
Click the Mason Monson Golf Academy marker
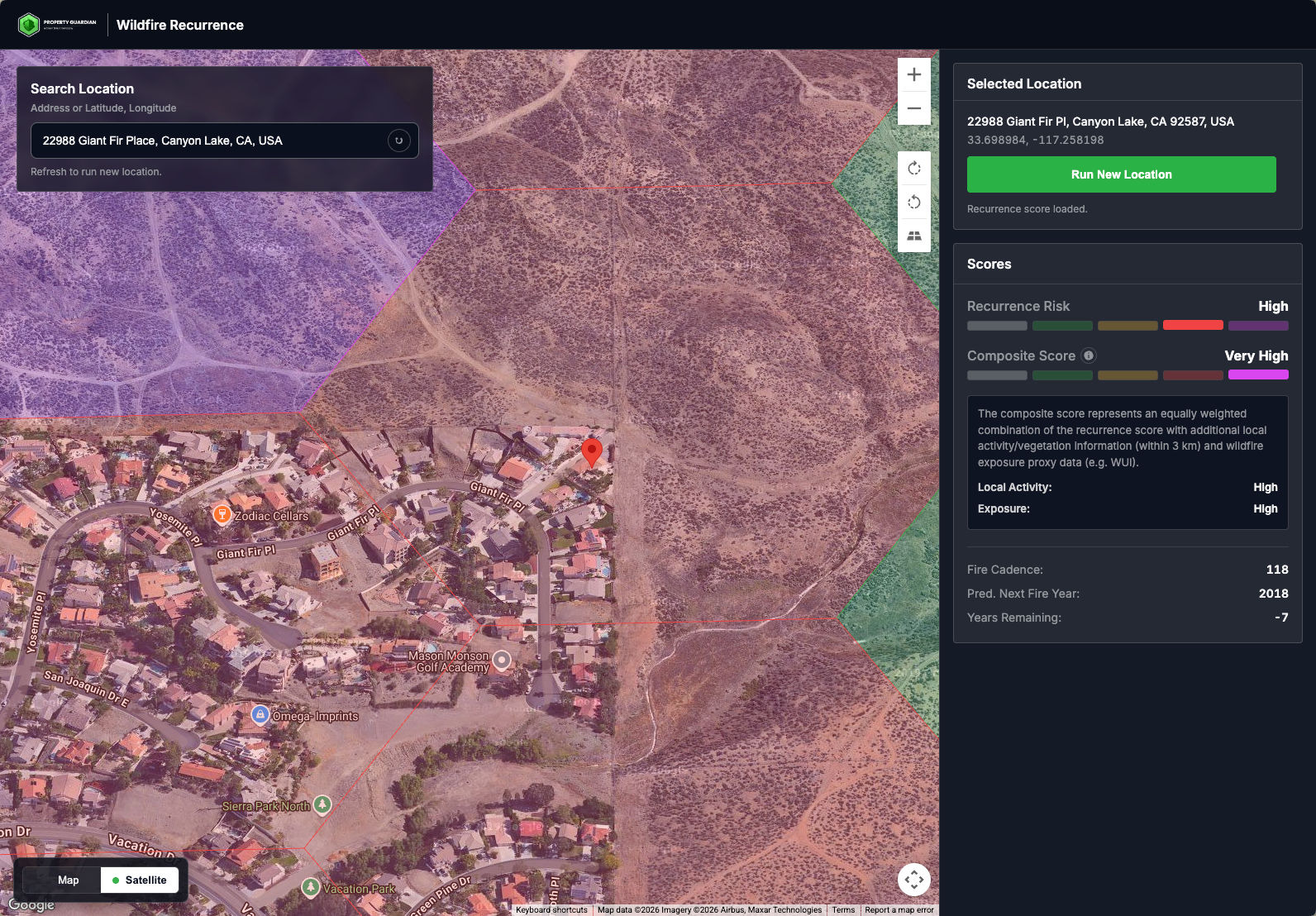pyautogui.click(x=503, y=660)
